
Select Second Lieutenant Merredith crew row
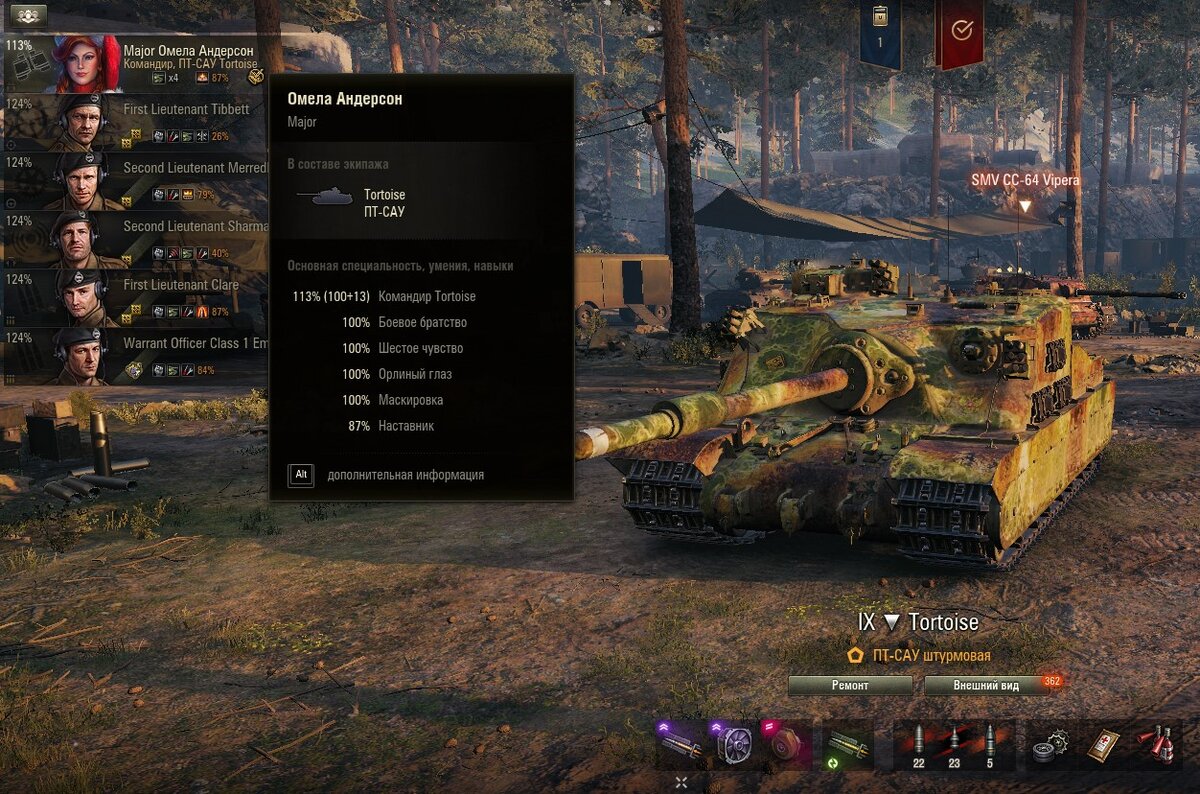click(135, 181)
